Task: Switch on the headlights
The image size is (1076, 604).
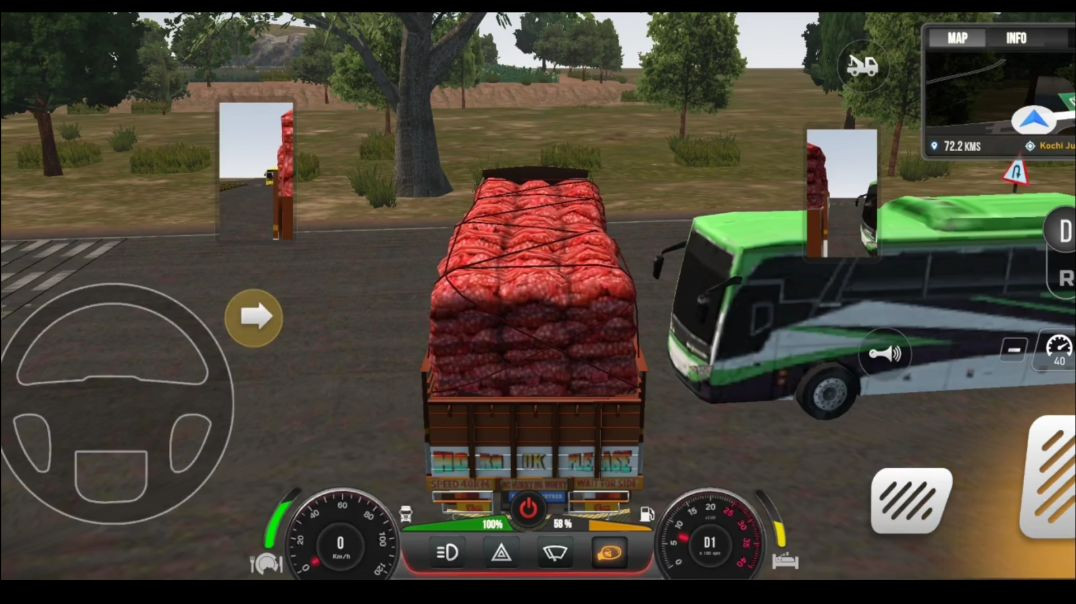Action: 447,552
